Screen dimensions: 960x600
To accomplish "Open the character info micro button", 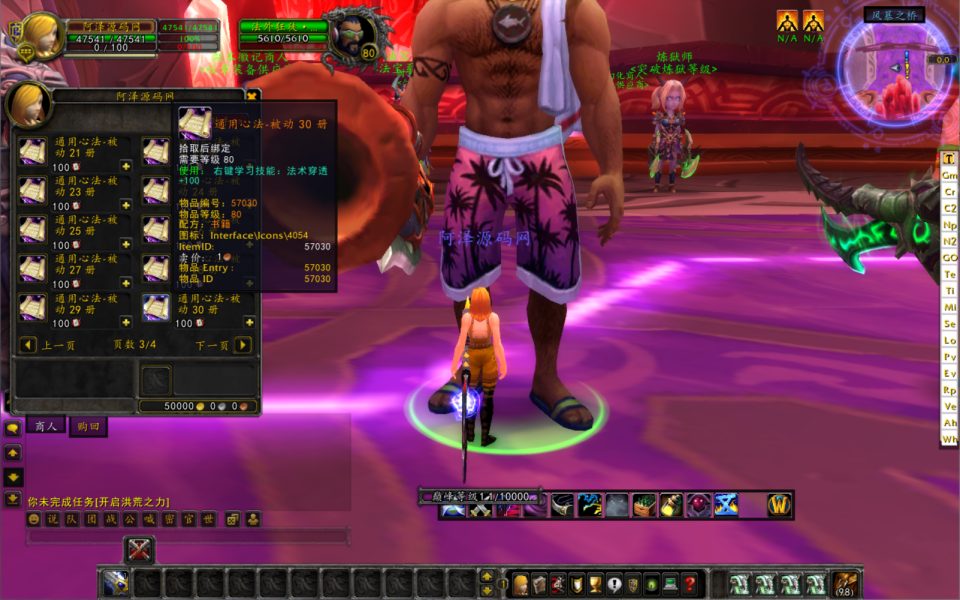I will [520, 584].
